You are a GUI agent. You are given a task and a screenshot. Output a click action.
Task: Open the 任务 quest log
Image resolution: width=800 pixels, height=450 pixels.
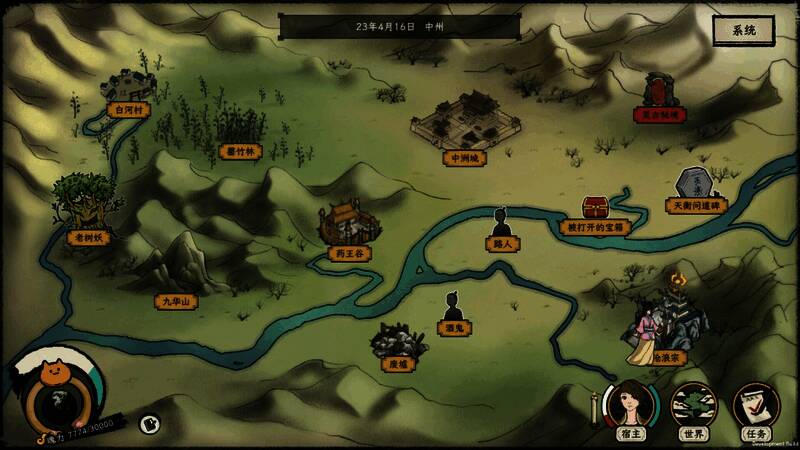(755, 406)
